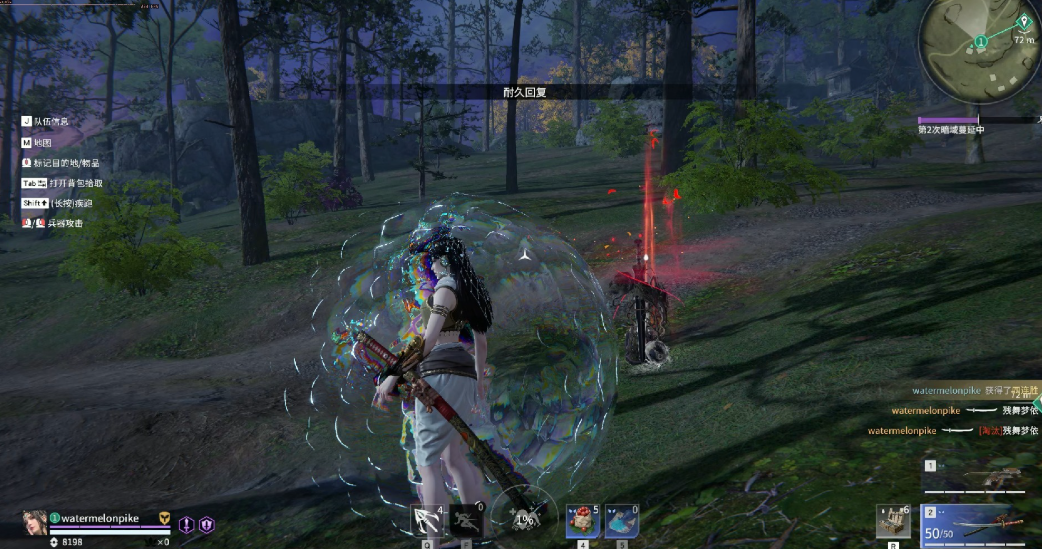Use the red healing item with count 5

pos(583,520)
